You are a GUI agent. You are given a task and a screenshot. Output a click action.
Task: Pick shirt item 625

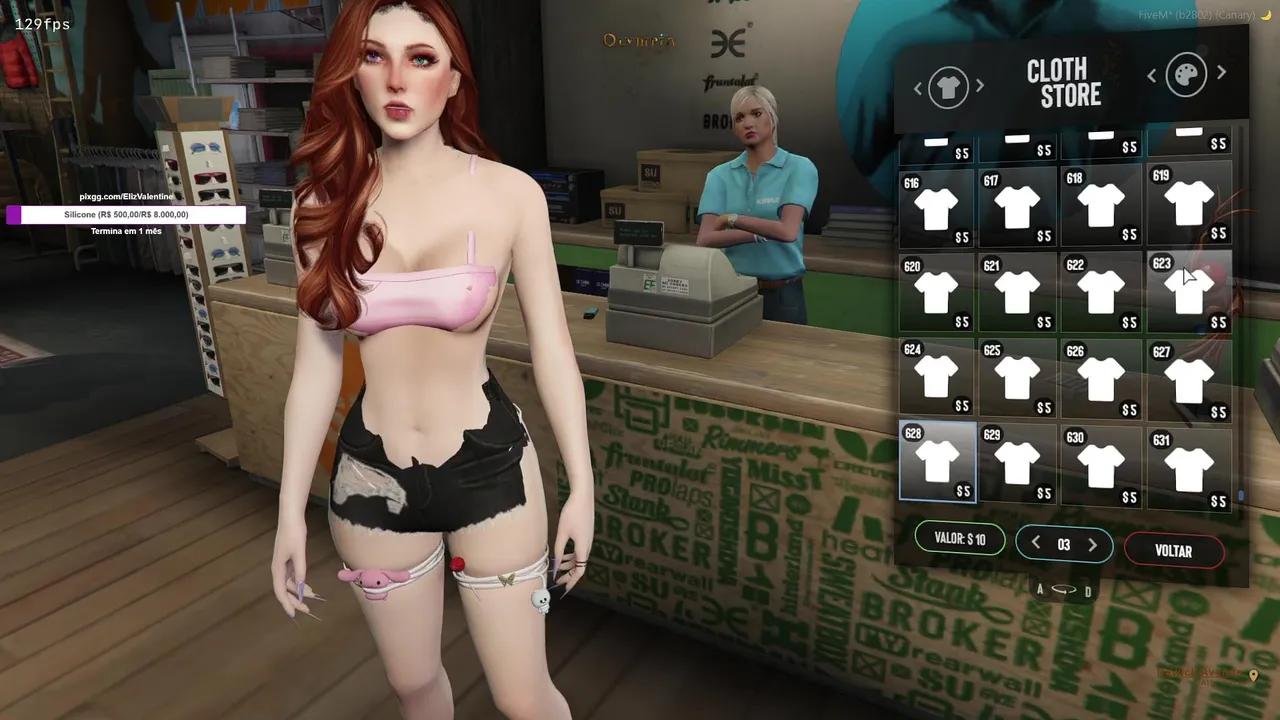[1017, 378]
